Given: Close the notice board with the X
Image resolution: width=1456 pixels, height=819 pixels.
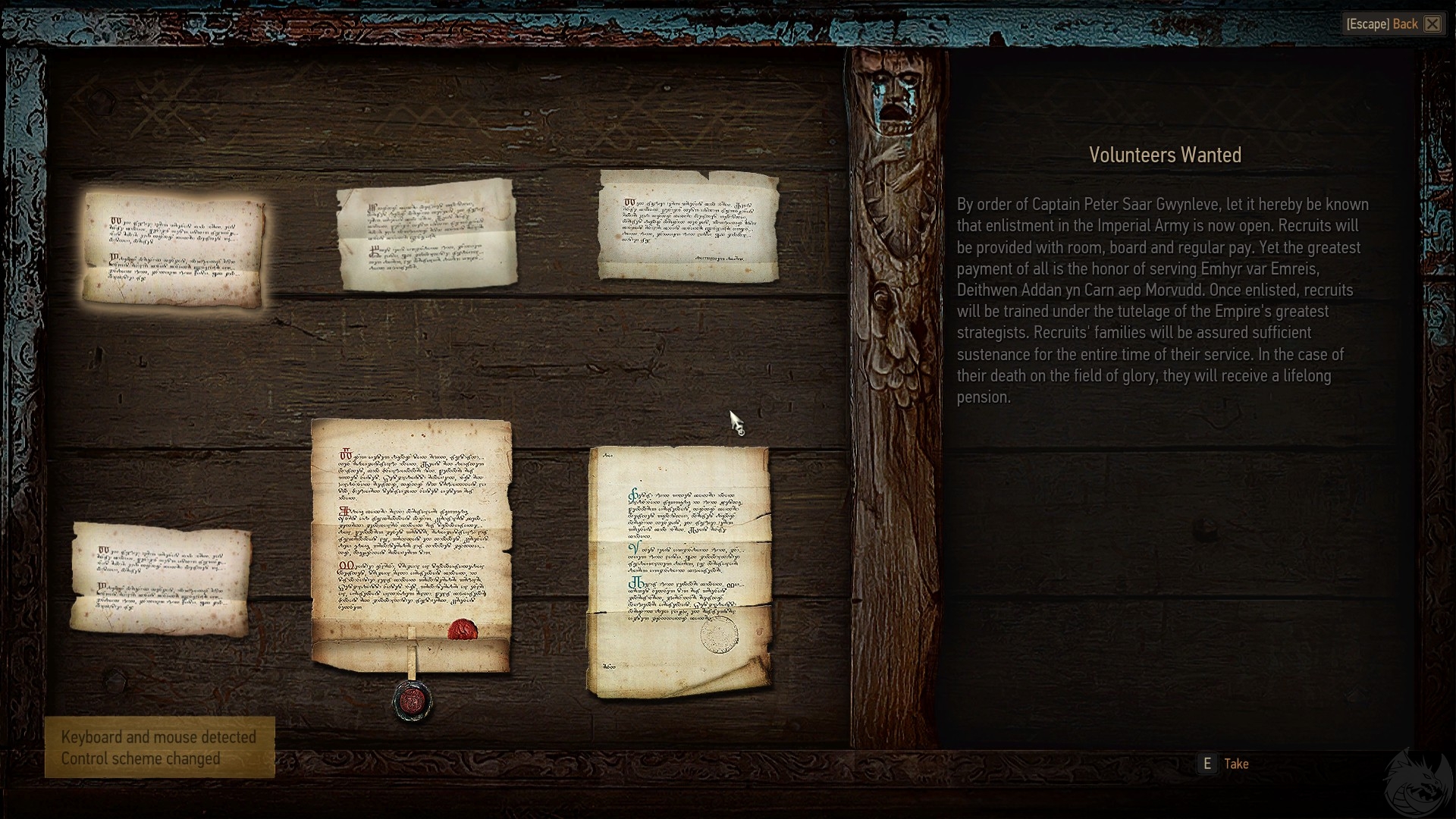Looking at the screenshot, I should (x=1432, y=24).
